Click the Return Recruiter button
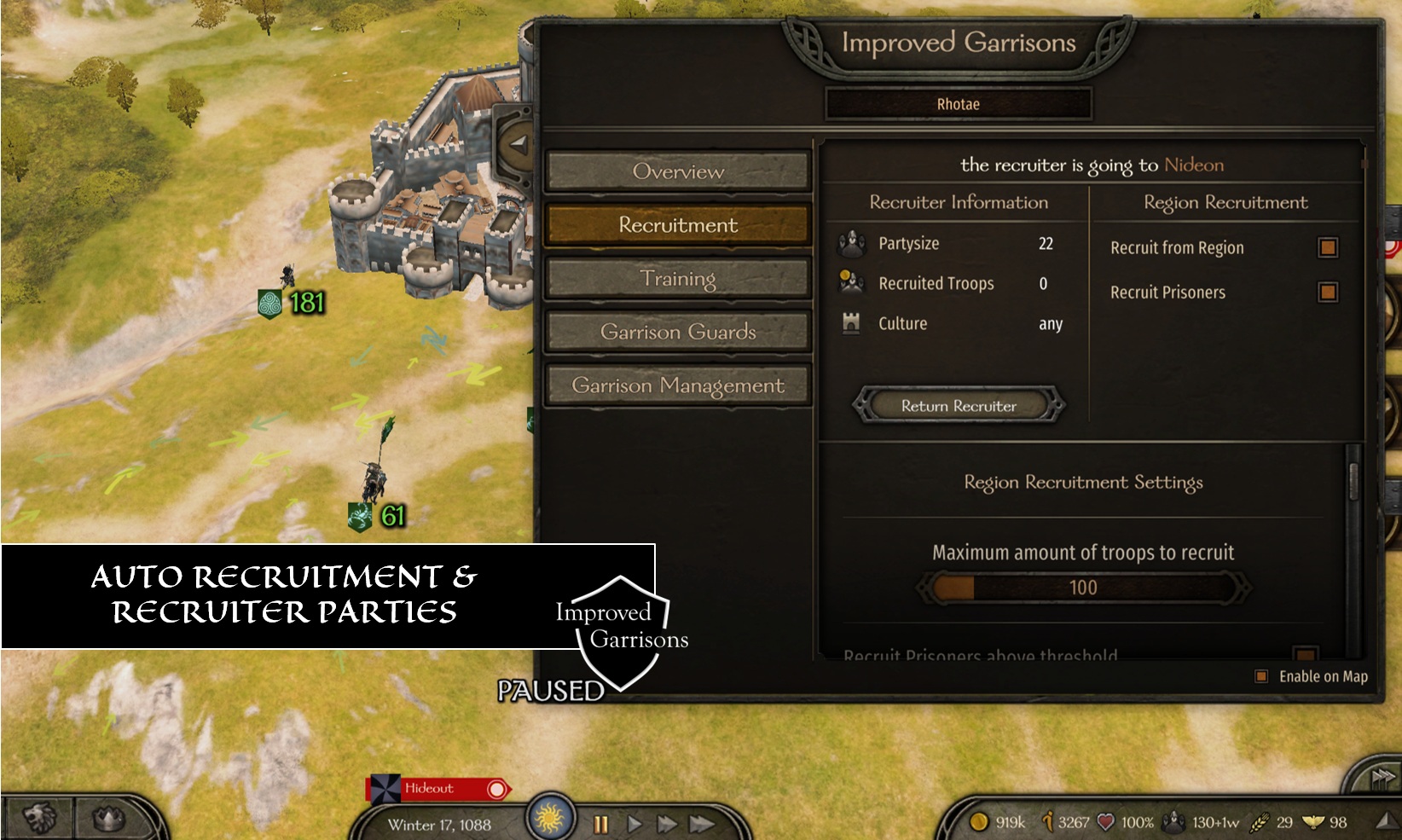 (959, 406)
